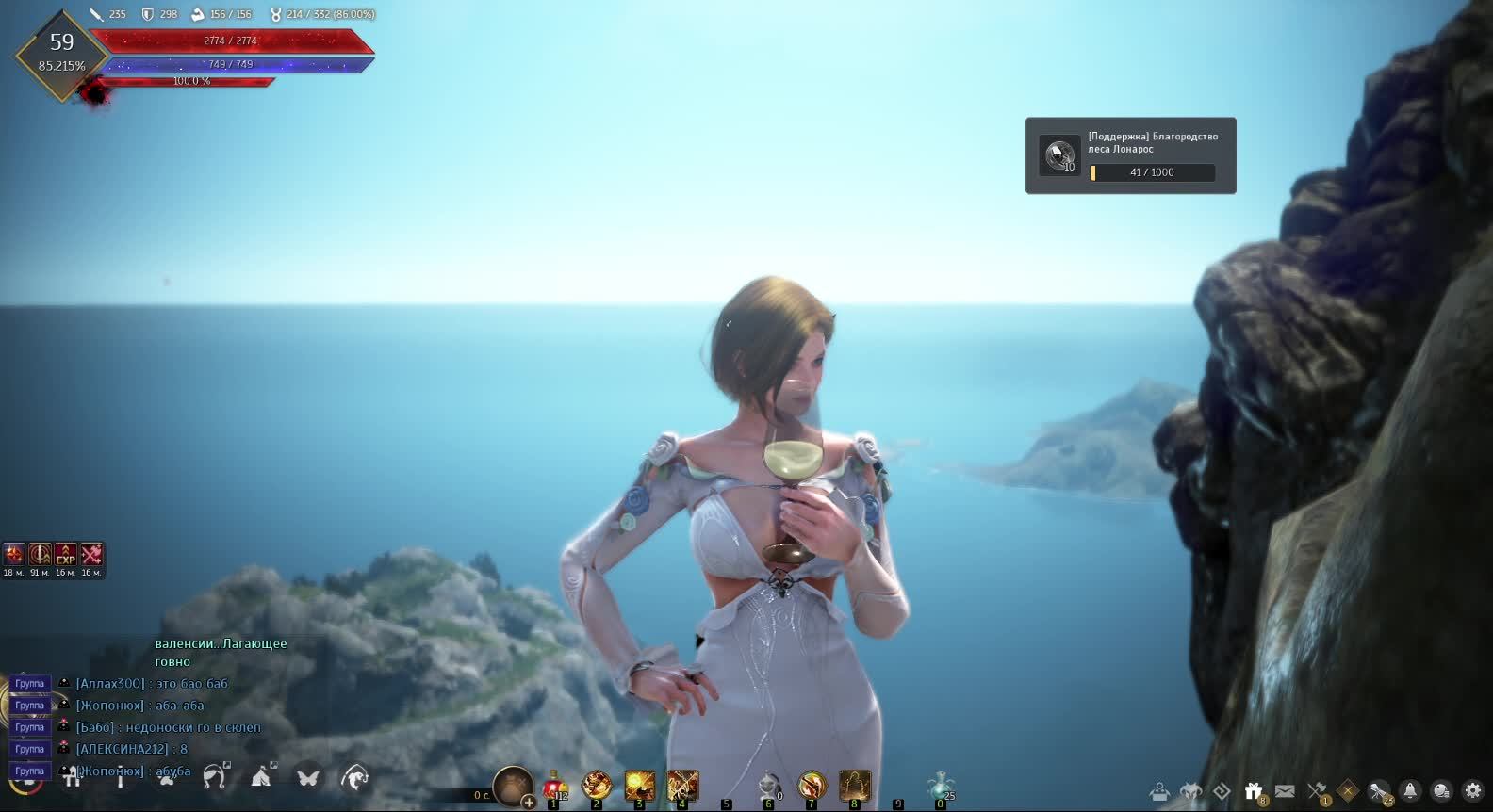Select the gate-shaped skill in slot 8
This screenshot has width=1493, height=812.
855,786
